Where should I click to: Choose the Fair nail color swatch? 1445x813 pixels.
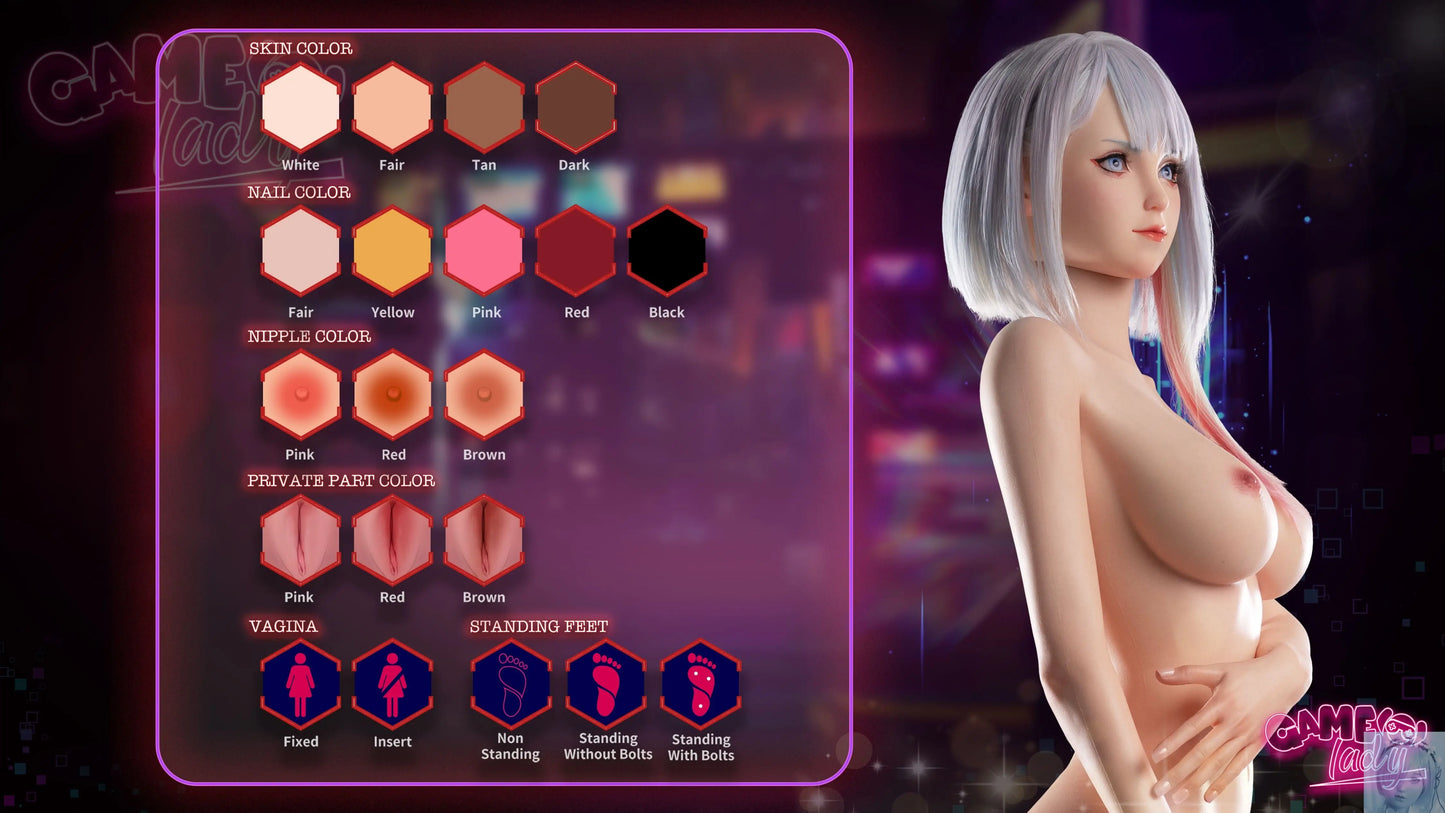(x=300, y=251)
